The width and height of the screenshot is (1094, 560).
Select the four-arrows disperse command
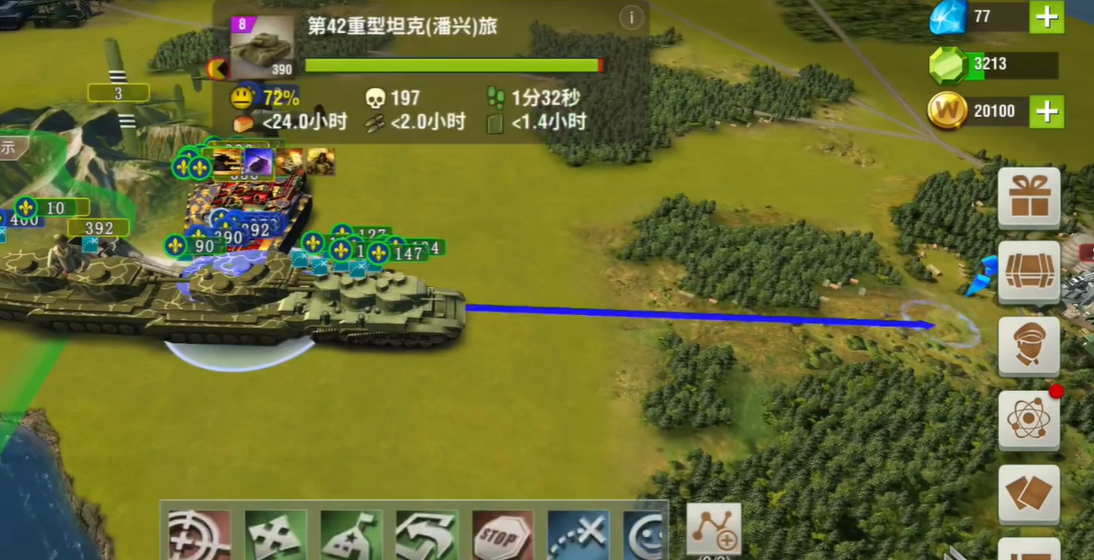tap(275, 537)
